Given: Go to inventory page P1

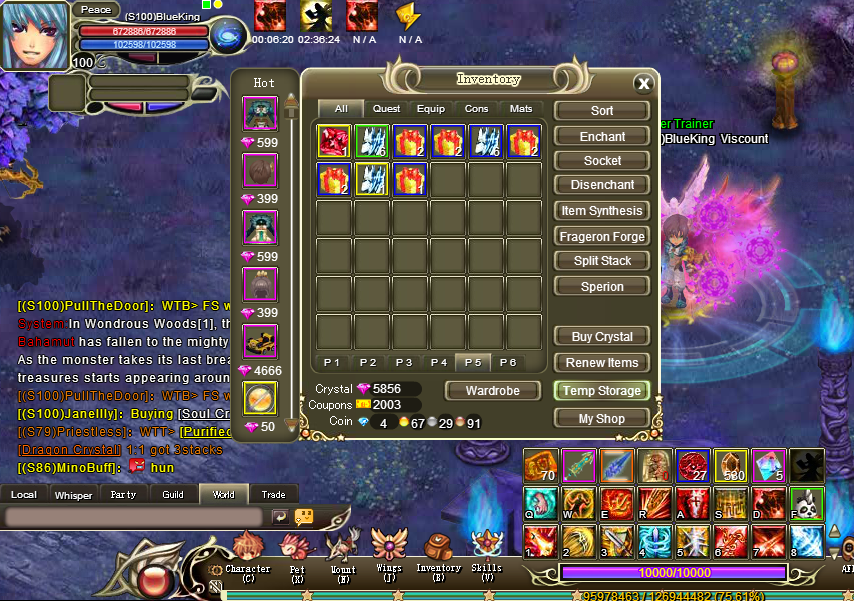Looking at the screenshot, I should [x=332, y=362].
